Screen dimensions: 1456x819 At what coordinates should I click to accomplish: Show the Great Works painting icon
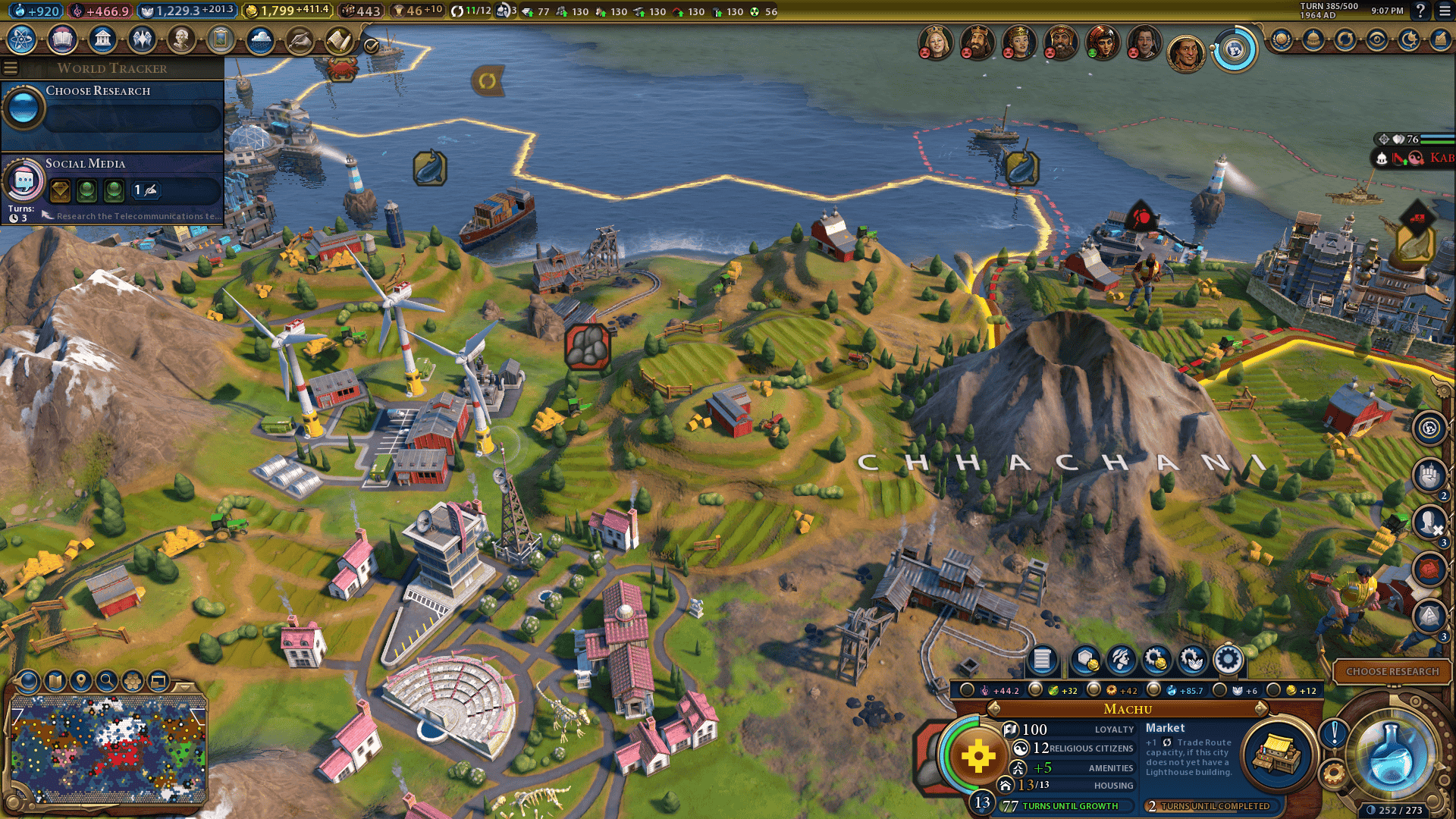[221, 39]
